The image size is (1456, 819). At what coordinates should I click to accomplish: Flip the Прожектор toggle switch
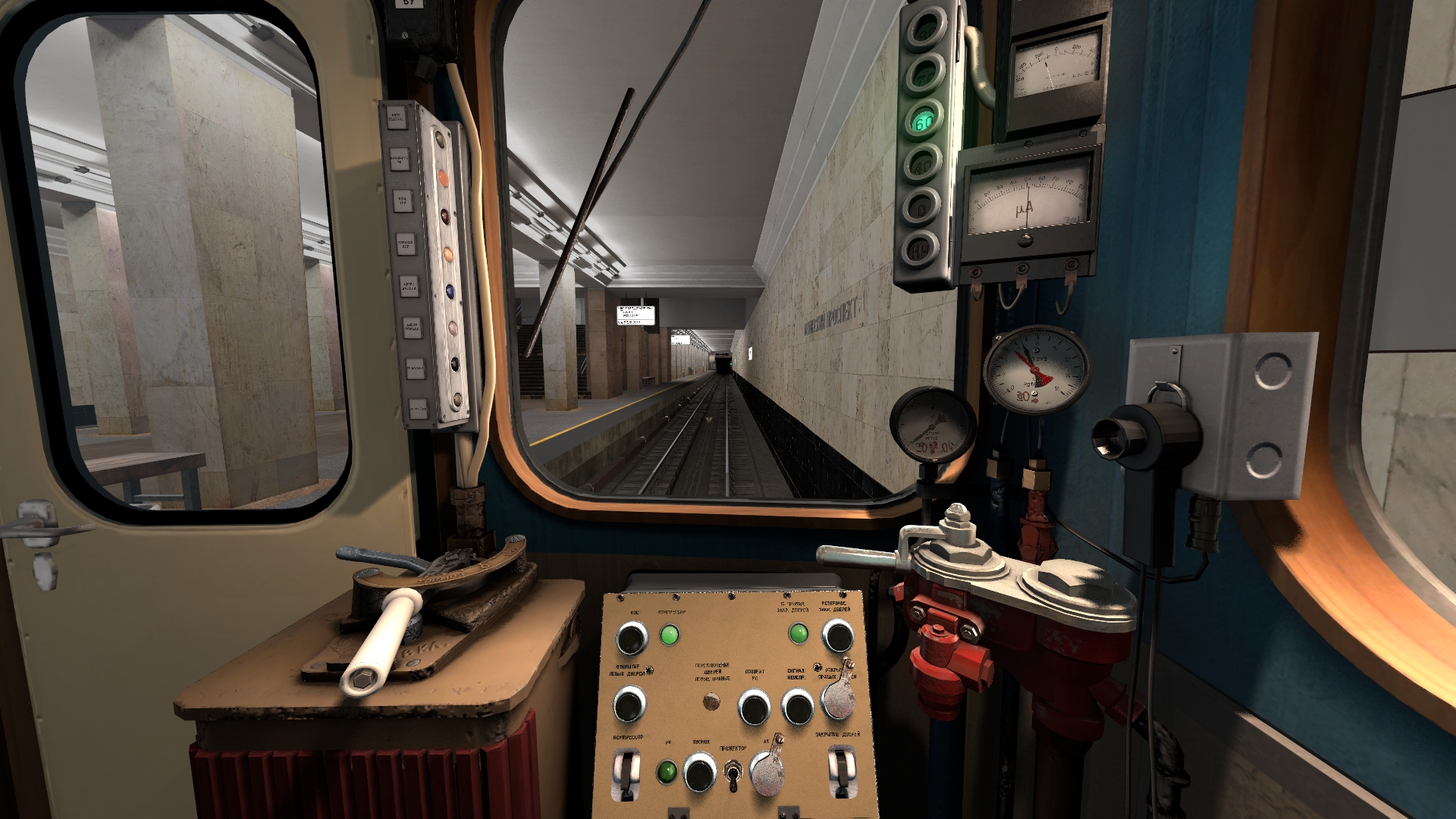click(x=733, y=775)
